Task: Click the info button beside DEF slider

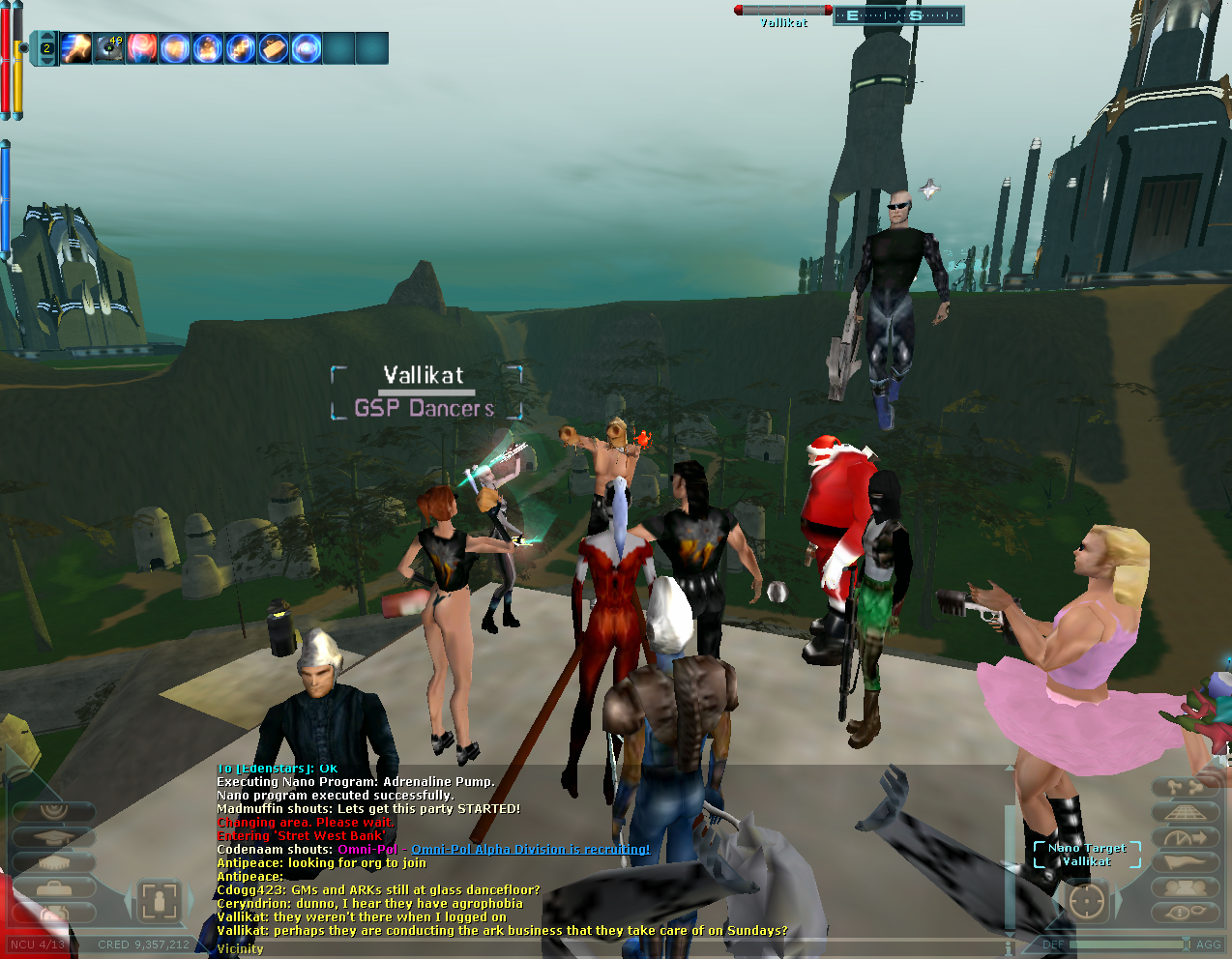Action: [1010, 945]
